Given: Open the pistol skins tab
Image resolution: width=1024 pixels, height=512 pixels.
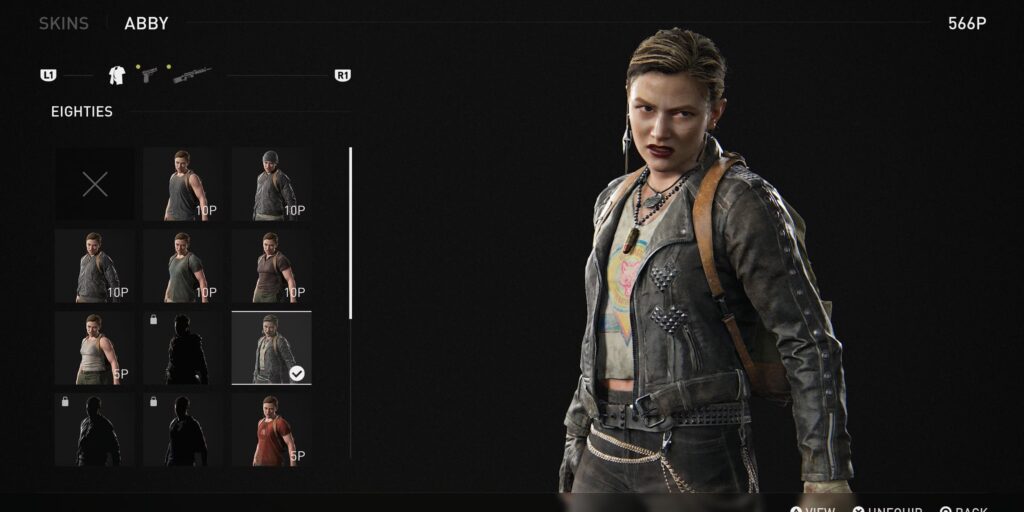Looking at the screenshot, I should tap(149, 75).
